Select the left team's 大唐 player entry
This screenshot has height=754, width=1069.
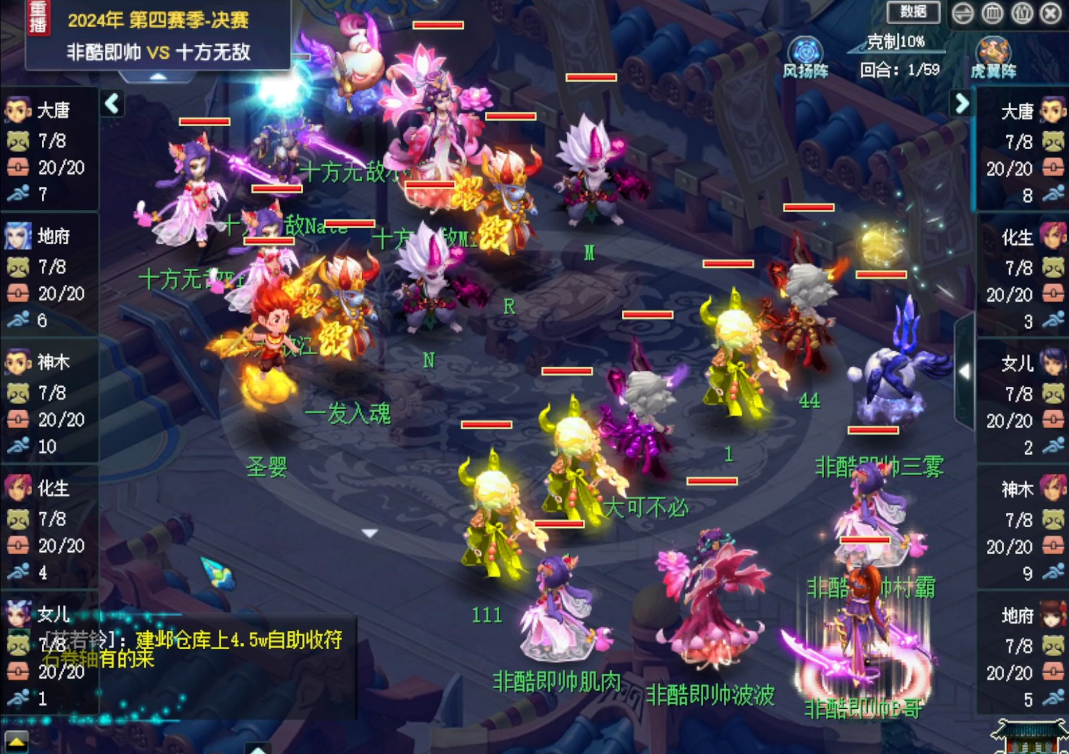(49, 150)
